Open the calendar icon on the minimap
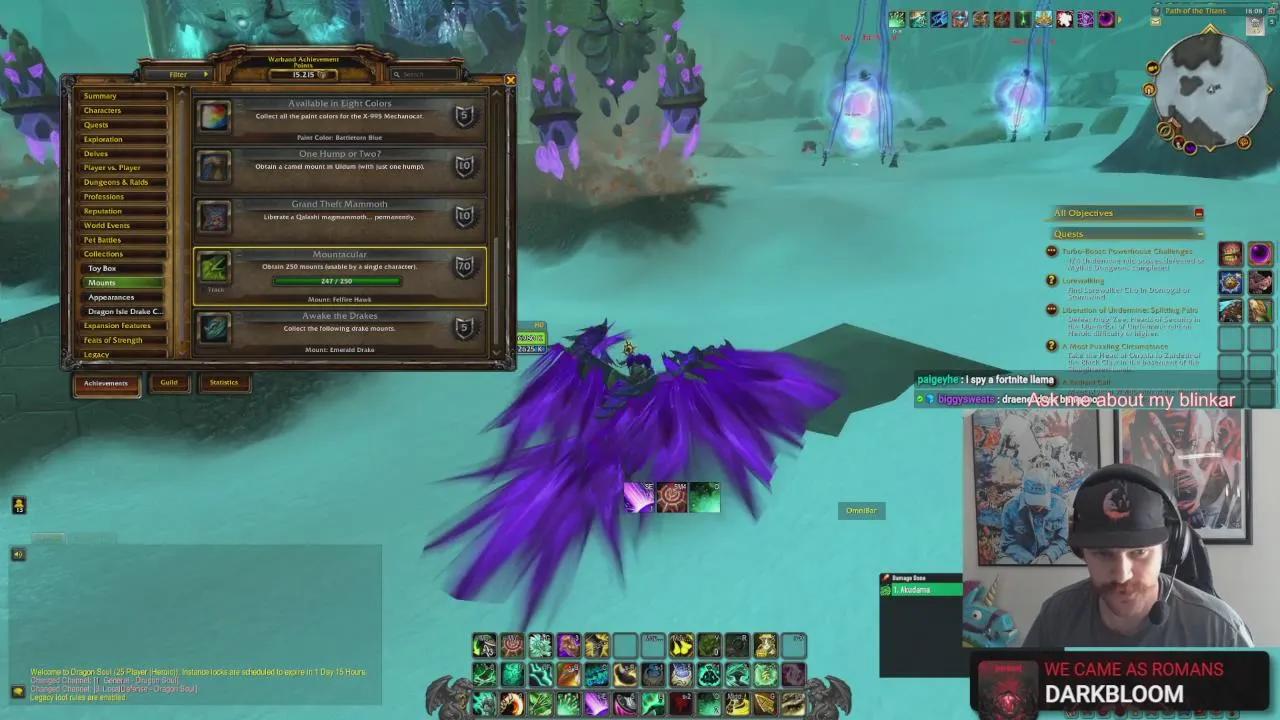This screenshot has width=1280, height=720. tap(1271, 10)
